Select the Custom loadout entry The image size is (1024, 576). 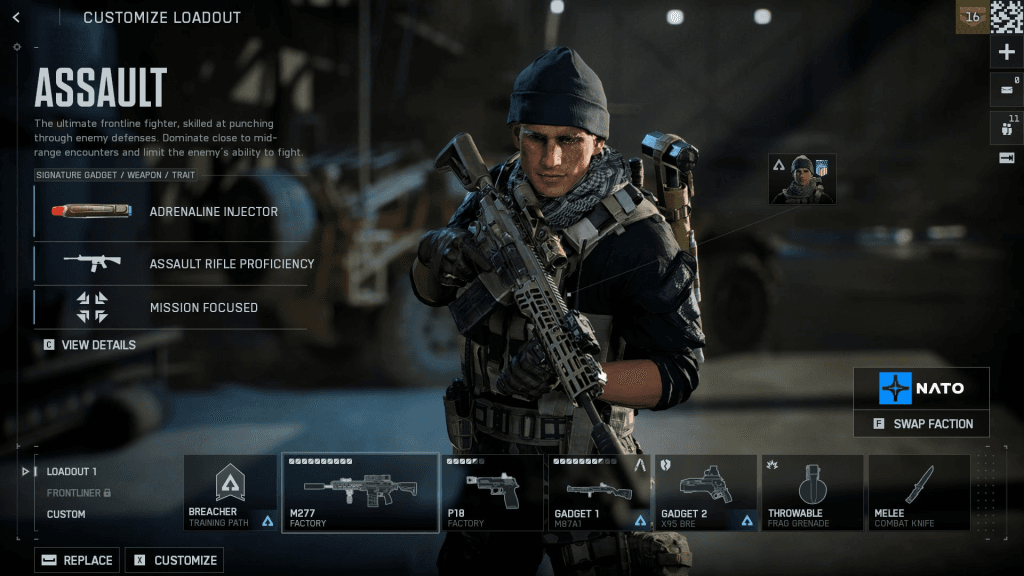[66, 514]
